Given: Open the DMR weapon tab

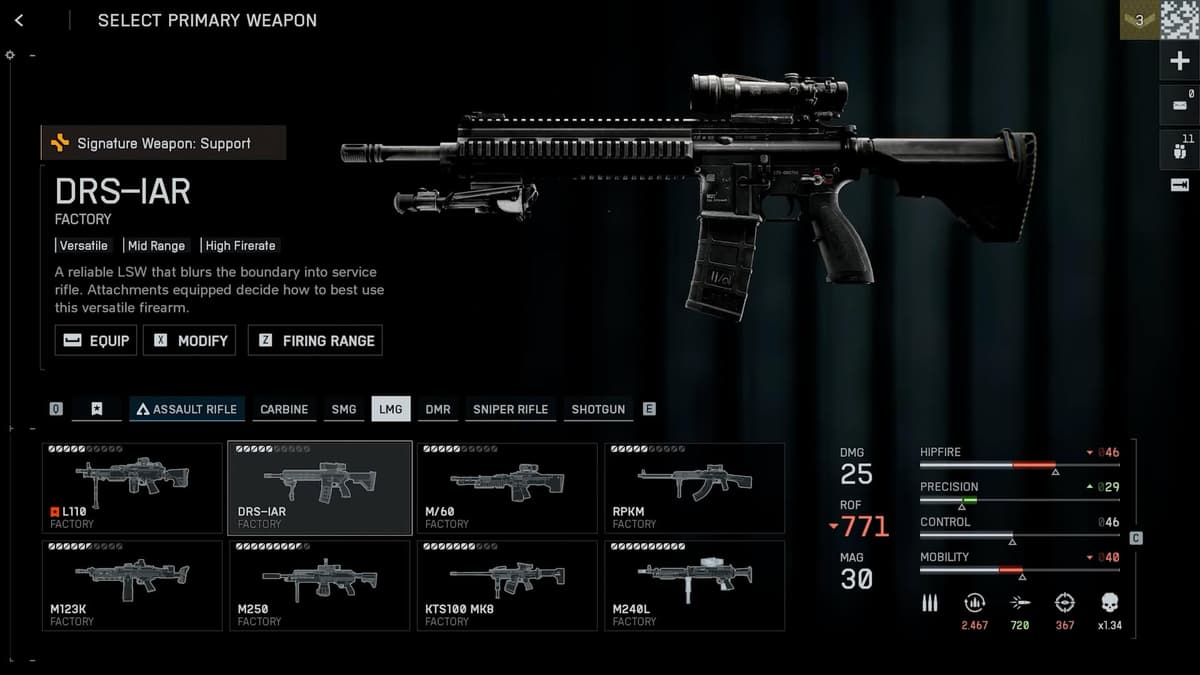Looking at the screenshot, I should tap(438, 409).
